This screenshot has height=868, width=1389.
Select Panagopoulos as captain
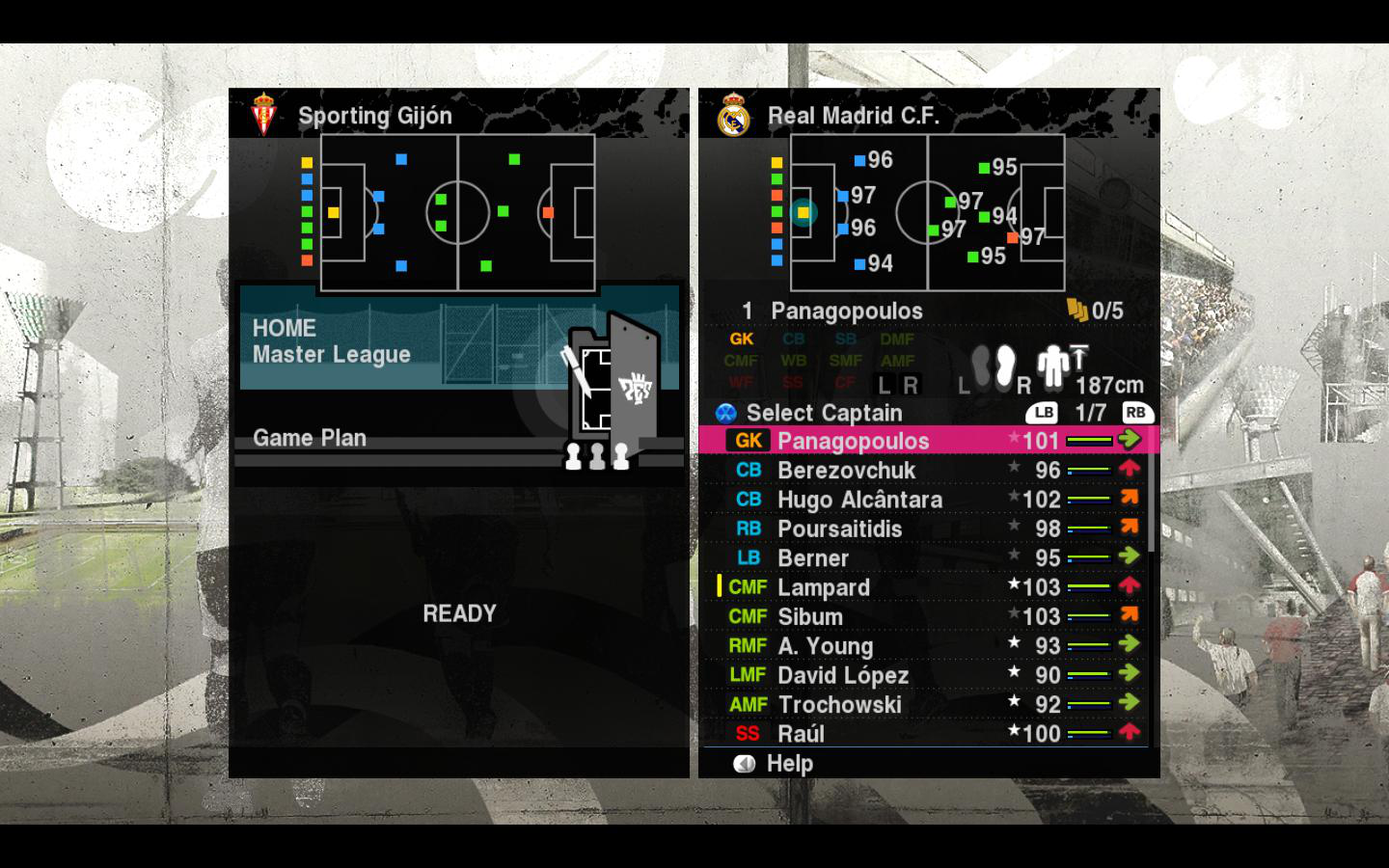pos(853,441)
